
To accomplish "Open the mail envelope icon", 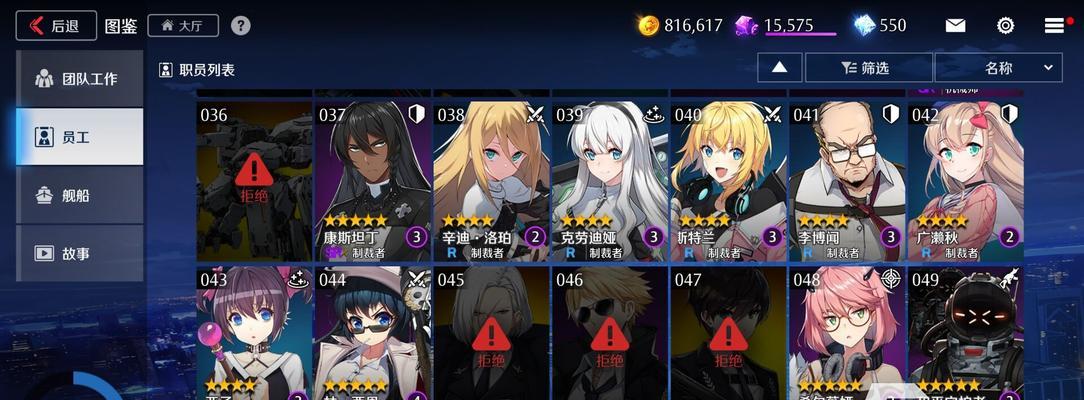I will pos(955,25).
